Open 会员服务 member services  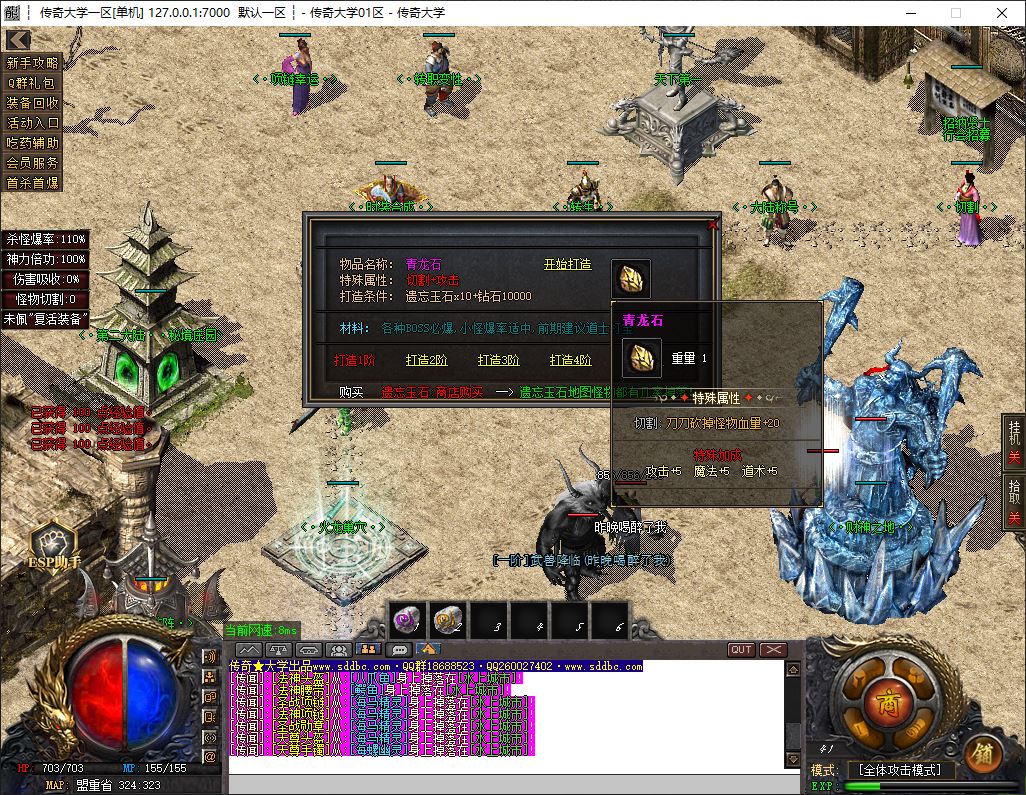point(33,163)
